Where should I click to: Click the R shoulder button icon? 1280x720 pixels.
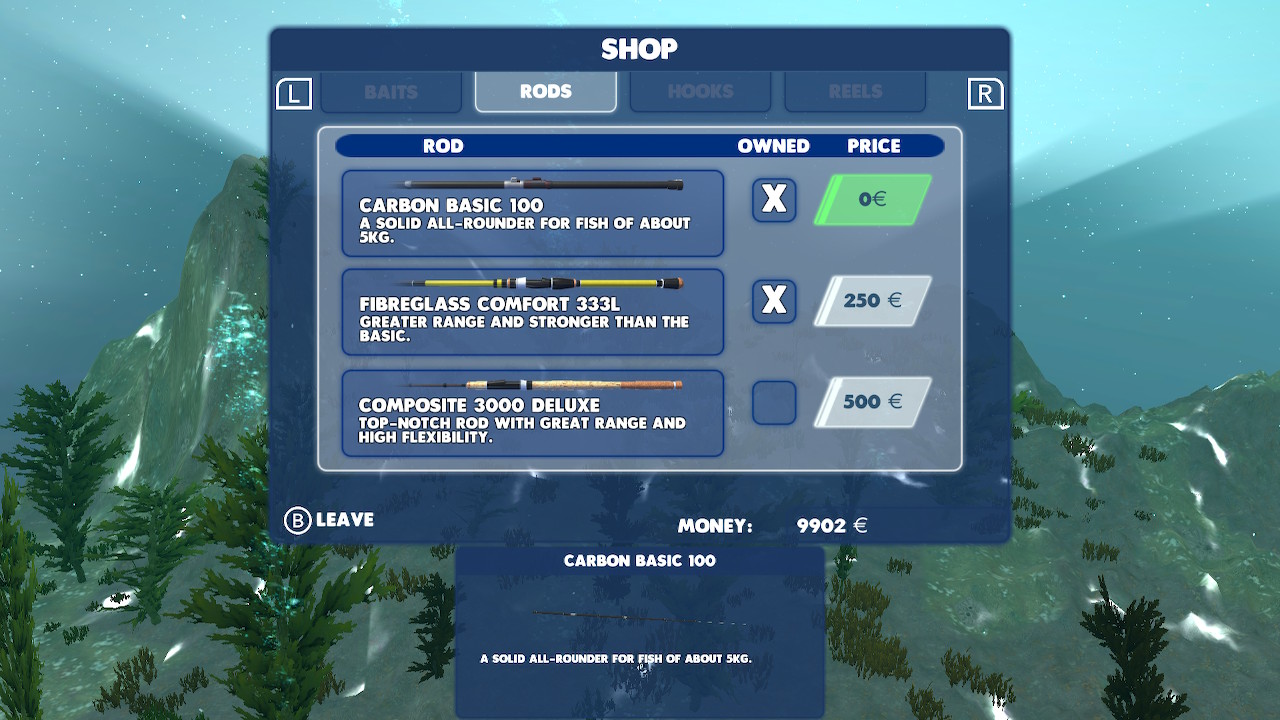986,91
